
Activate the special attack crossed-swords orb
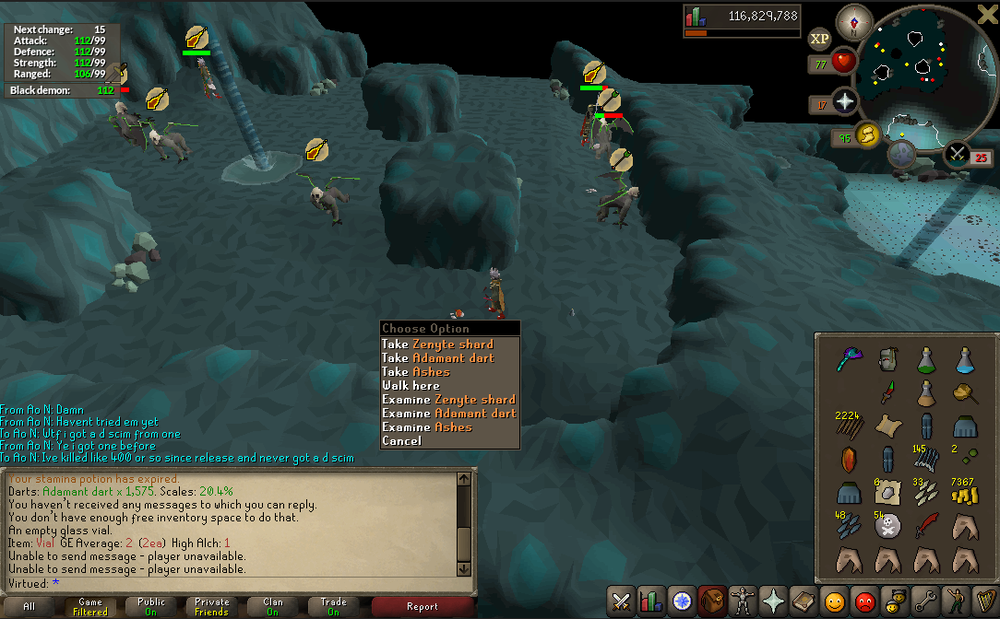pos(956,153)
